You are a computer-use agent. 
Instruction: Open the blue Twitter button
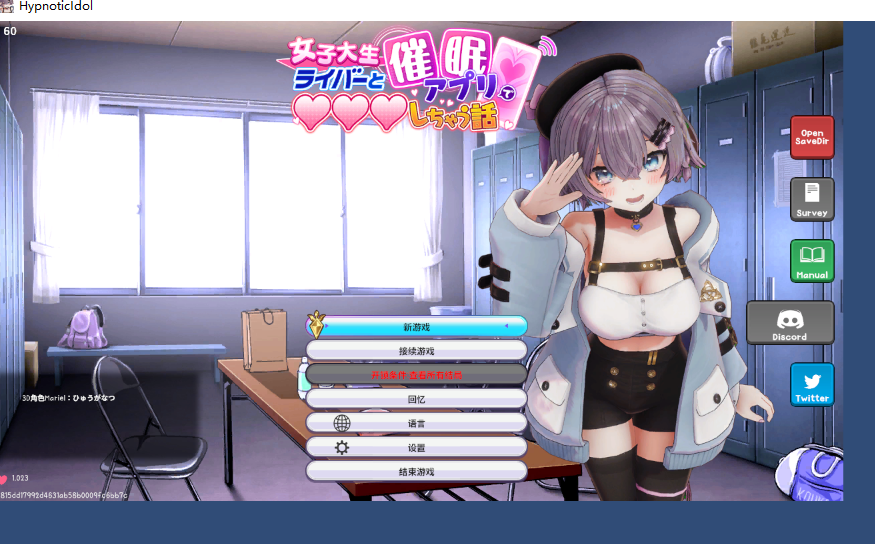811,385
